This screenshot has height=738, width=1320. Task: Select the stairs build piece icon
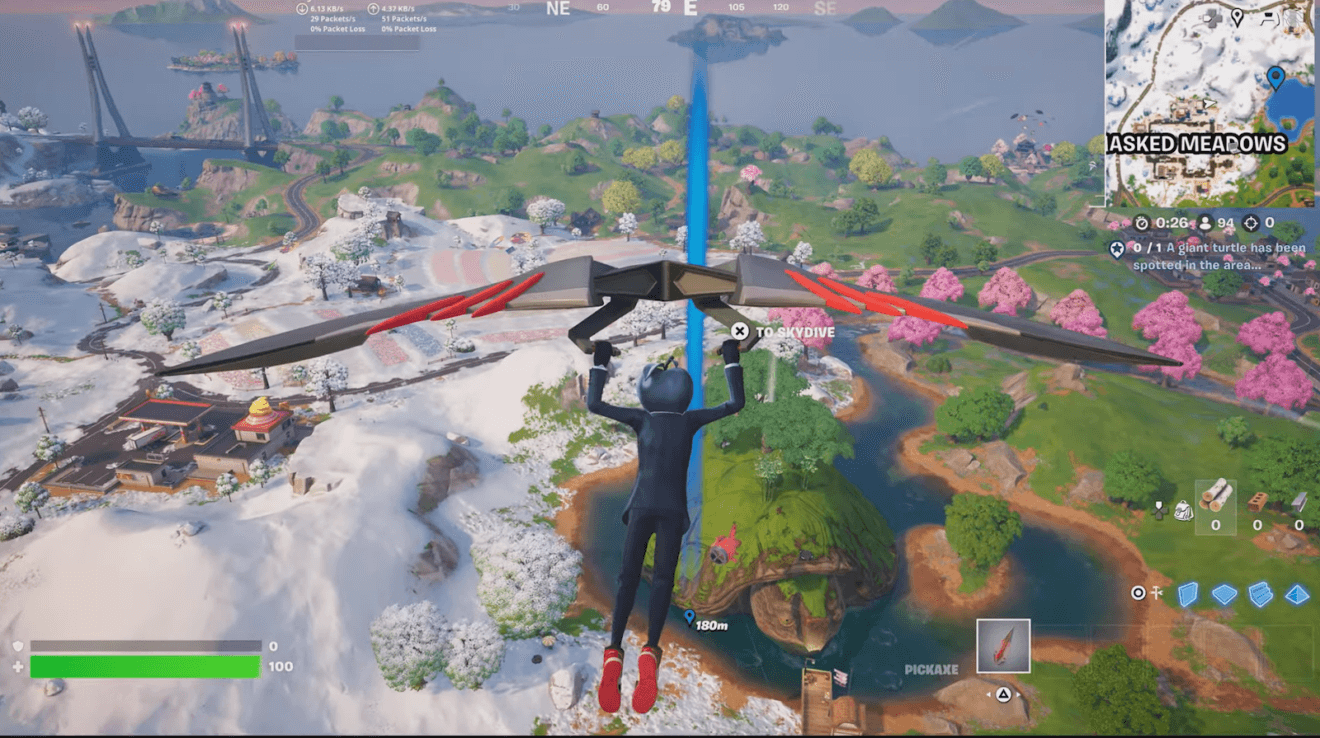(1260, 593)
